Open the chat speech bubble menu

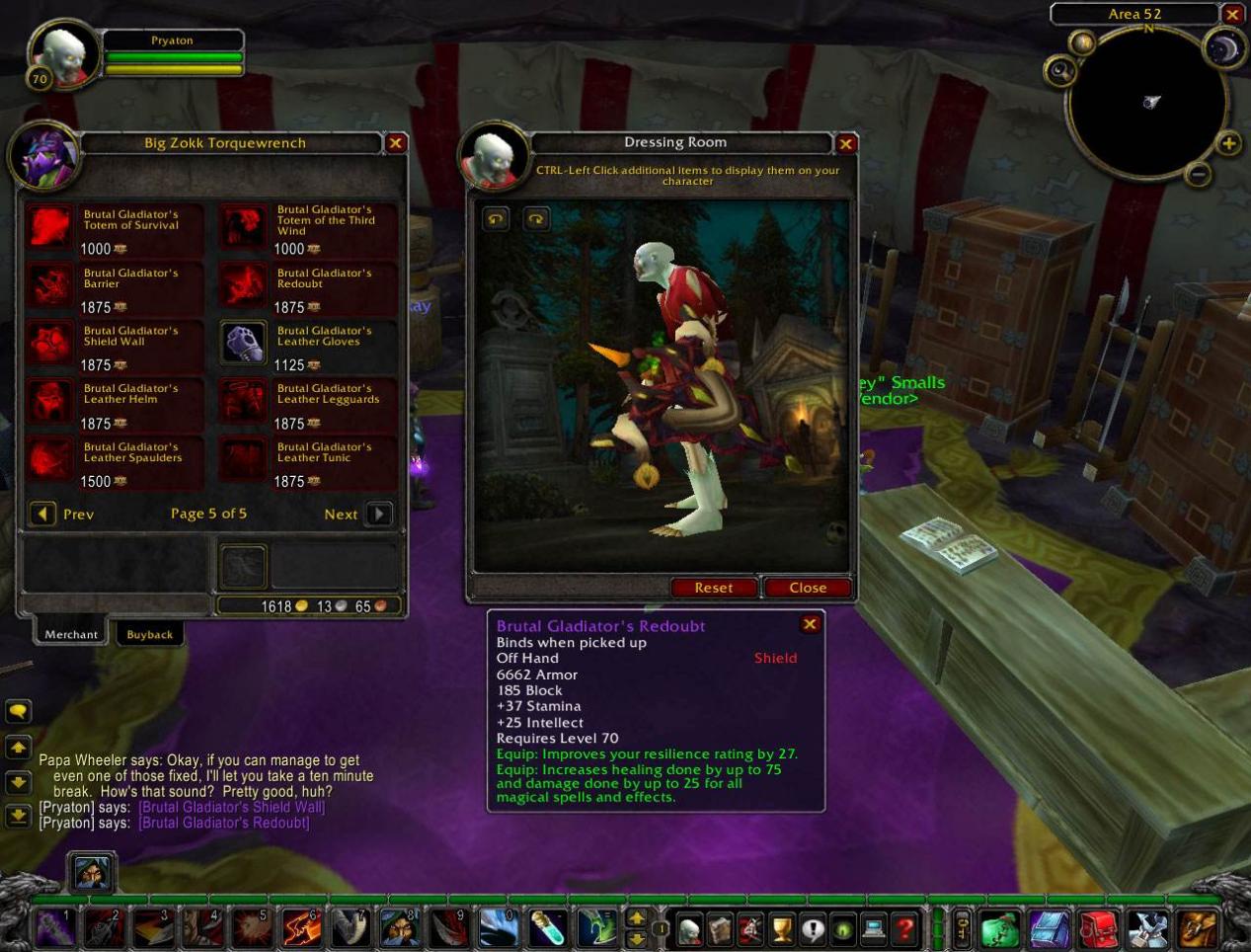tap(18, 711)
